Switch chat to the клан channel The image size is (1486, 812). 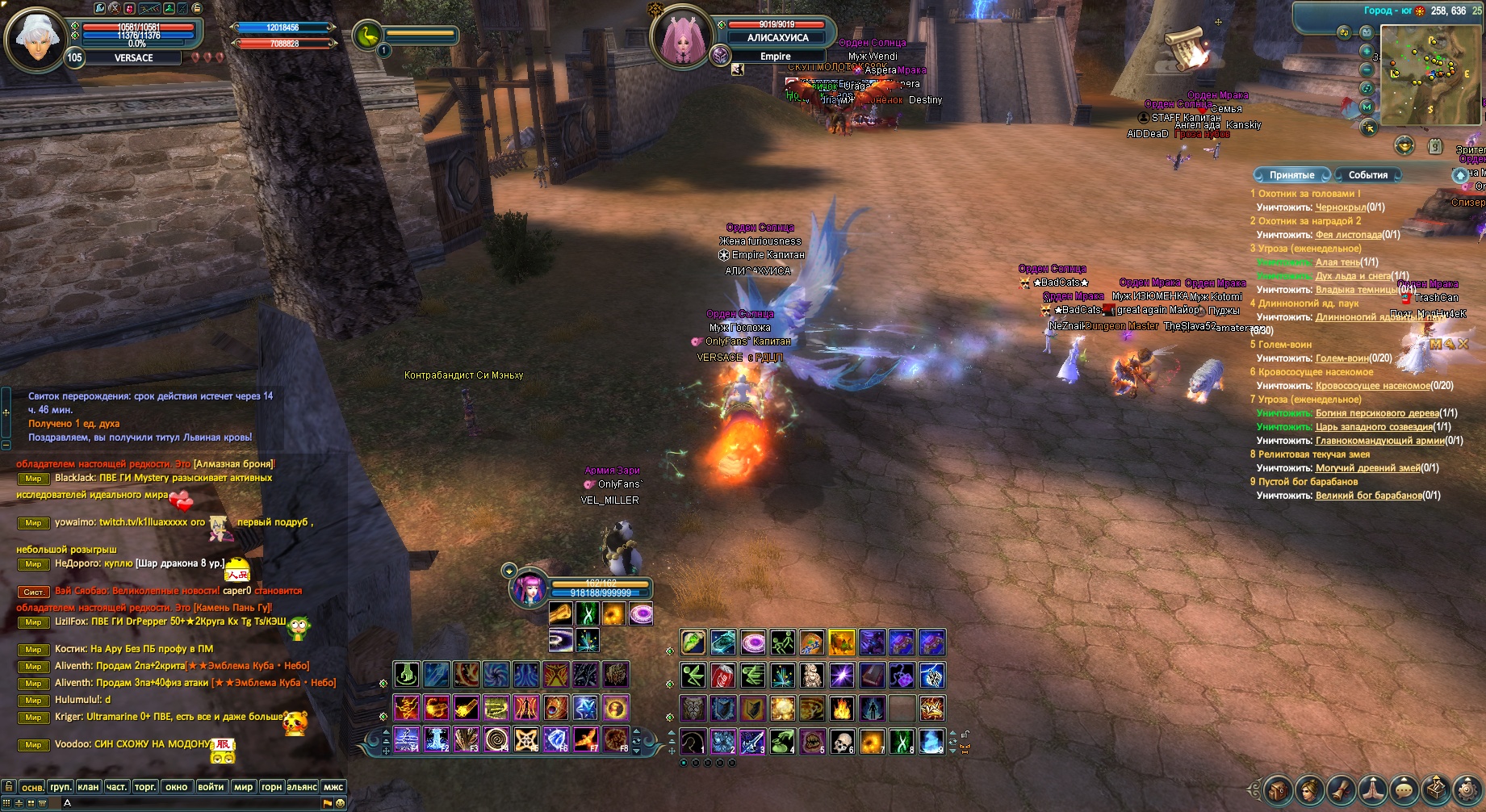point(88,787)
